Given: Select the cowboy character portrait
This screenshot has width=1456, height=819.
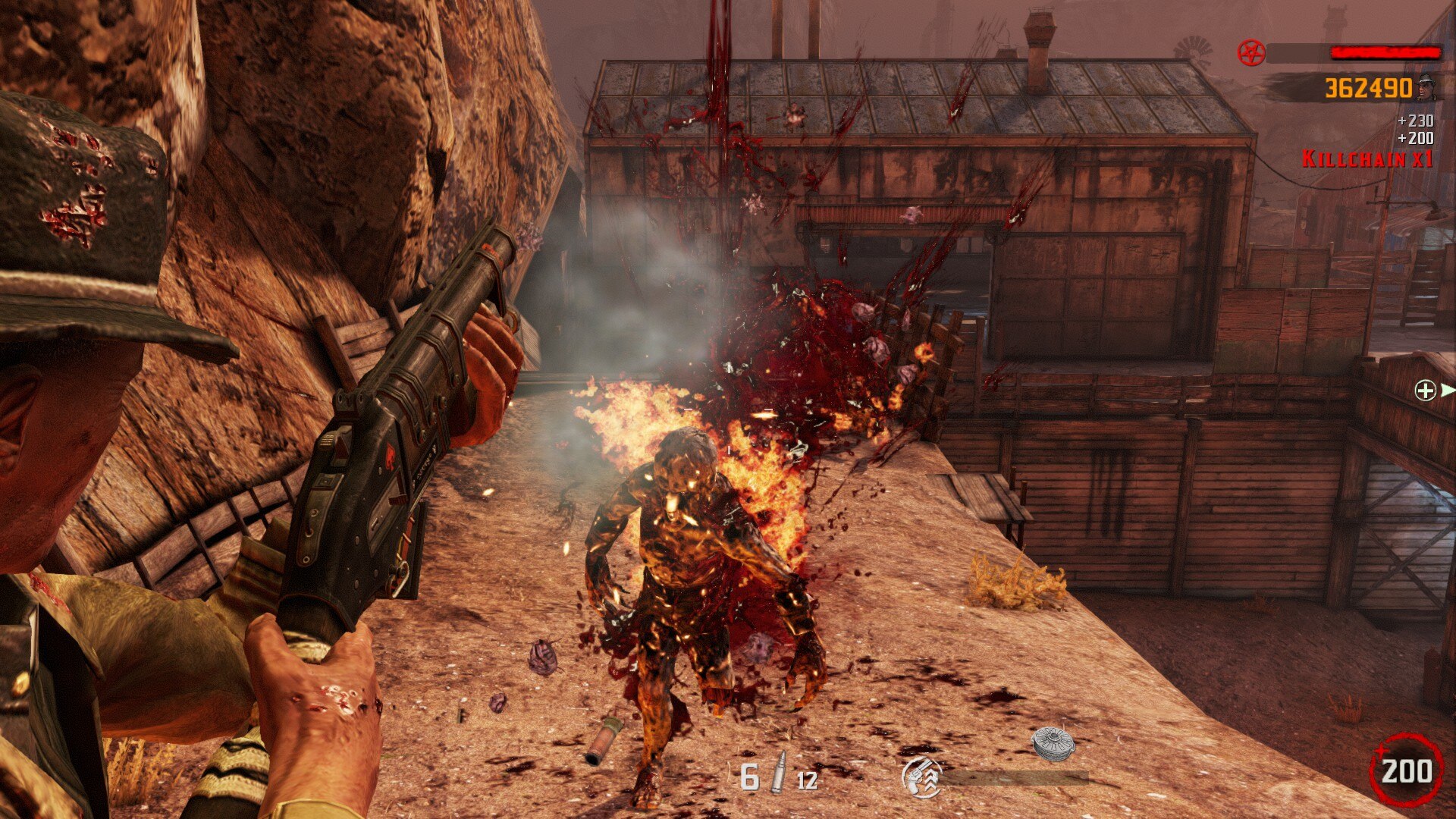Looking at the screenshot, I should [x=1427, y=87].
